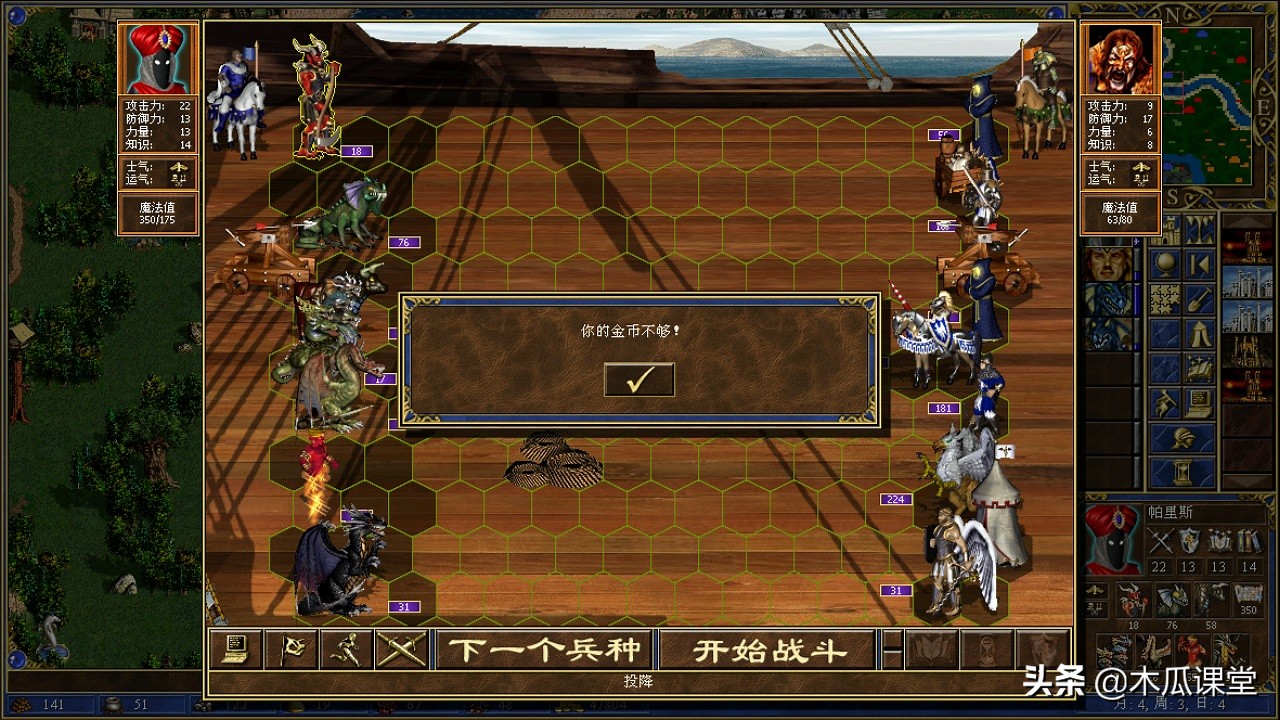
Task: Click the helmet icon in the sidebar
Action: click(1183, 437)
